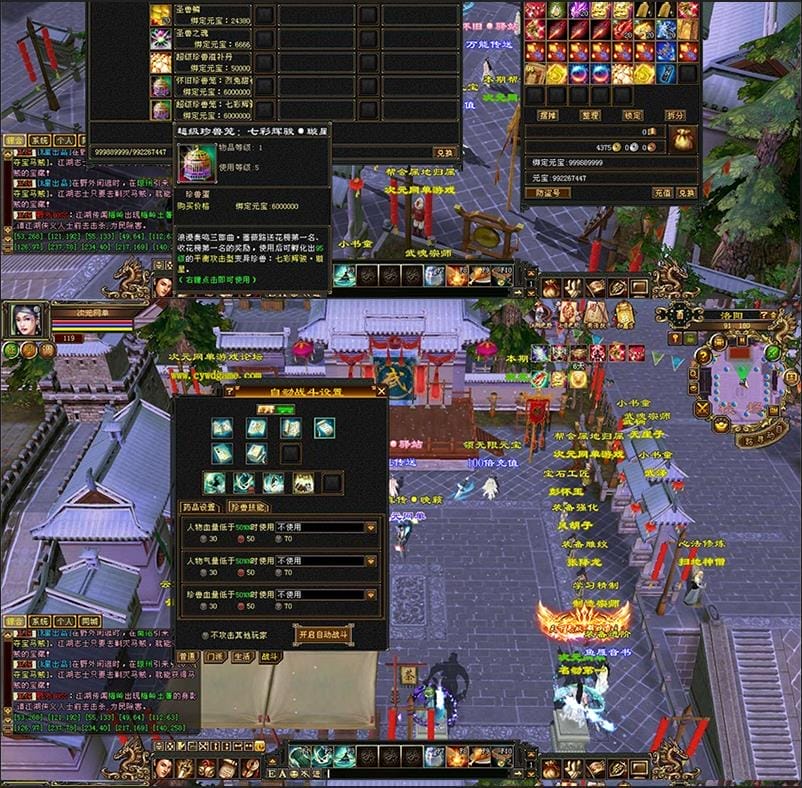Image resolution: width=802 pixels, height=788 pixels.
Task: Select the 药品设置 tab
Action: coord(201,507)
